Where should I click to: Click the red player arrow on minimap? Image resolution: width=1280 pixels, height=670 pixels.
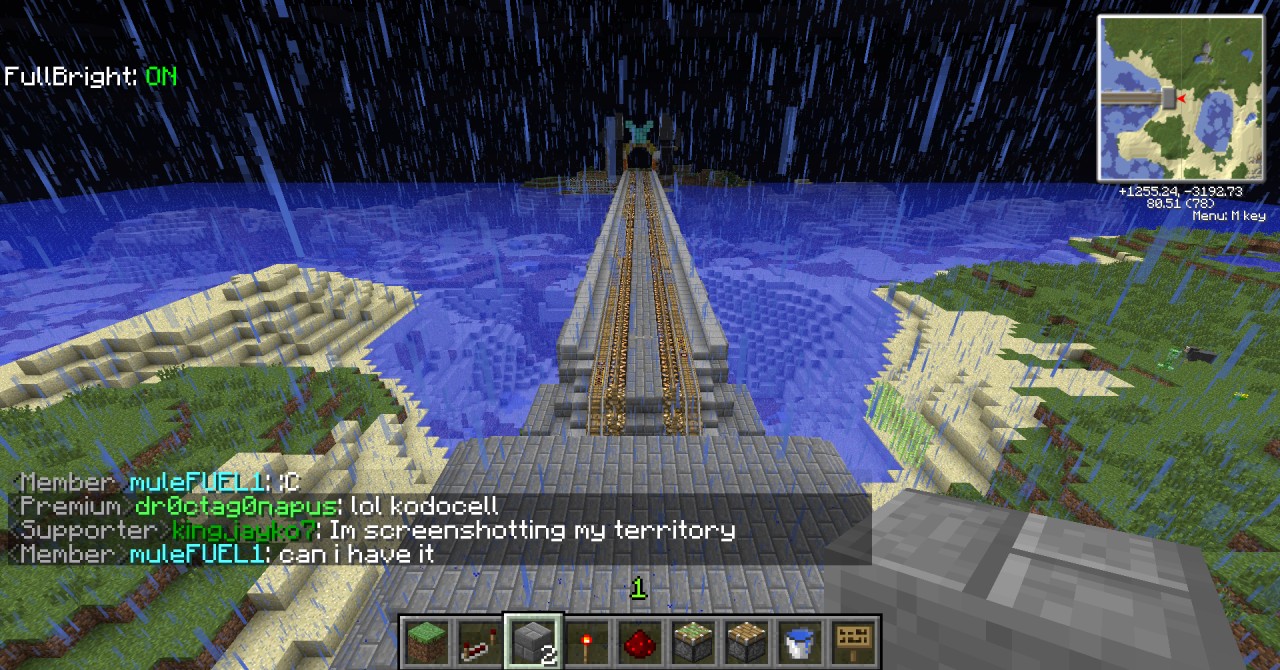[x=1182, y=98]
